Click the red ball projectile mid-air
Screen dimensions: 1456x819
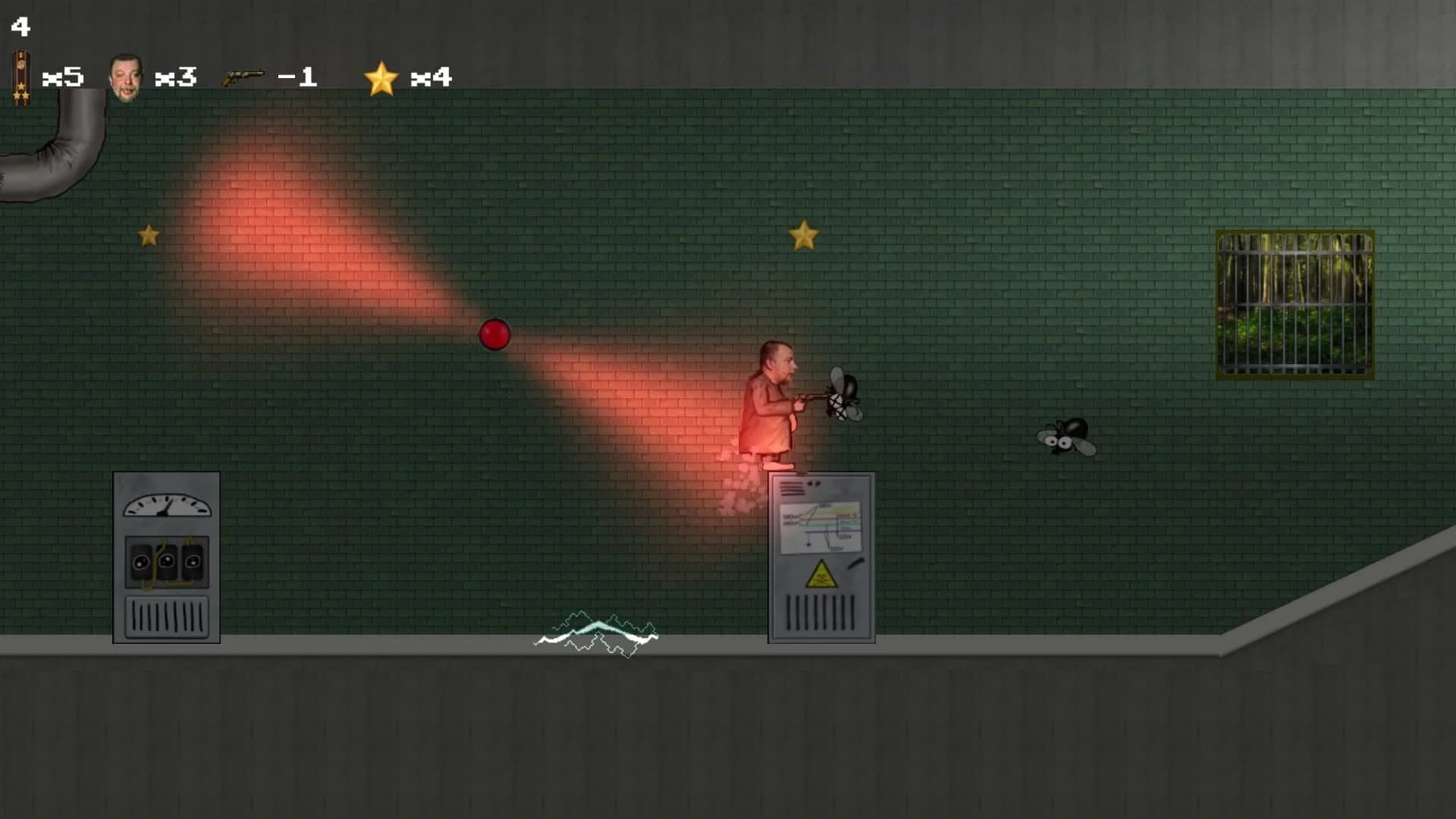tap(495, 334)
